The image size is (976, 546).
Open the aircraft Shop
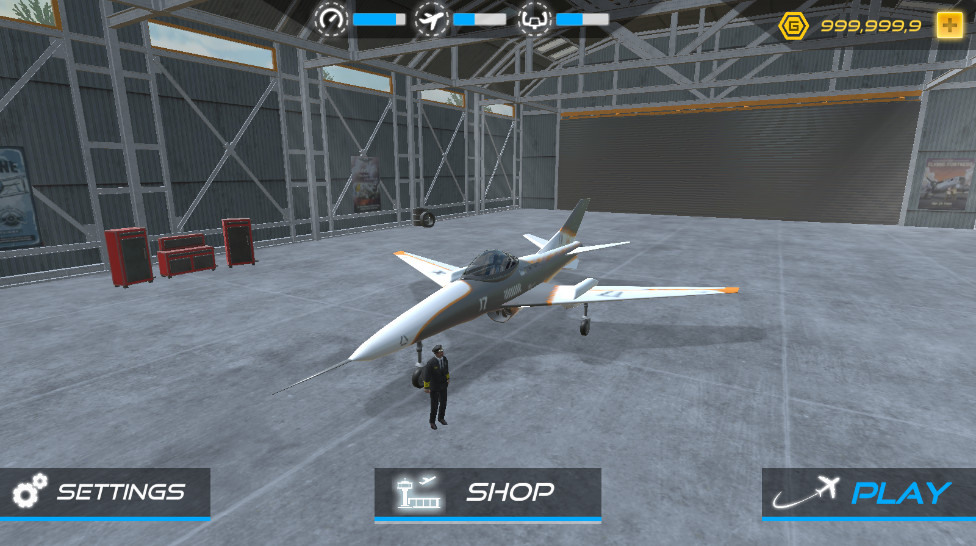[487, 492]
